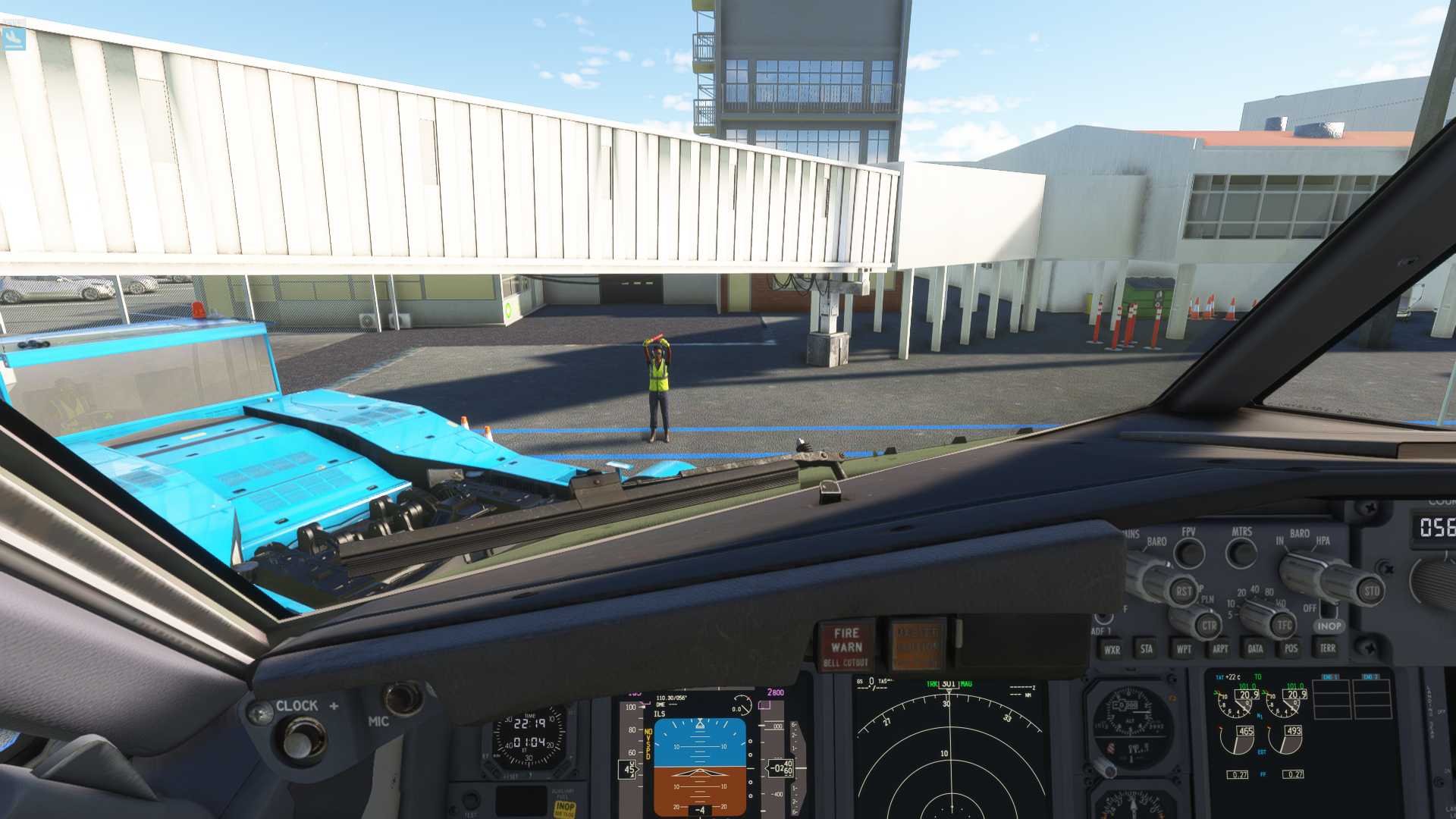Show airports with the ARPT button
The width and height of the screenshot is (1456, 819).
(1219, 648)
